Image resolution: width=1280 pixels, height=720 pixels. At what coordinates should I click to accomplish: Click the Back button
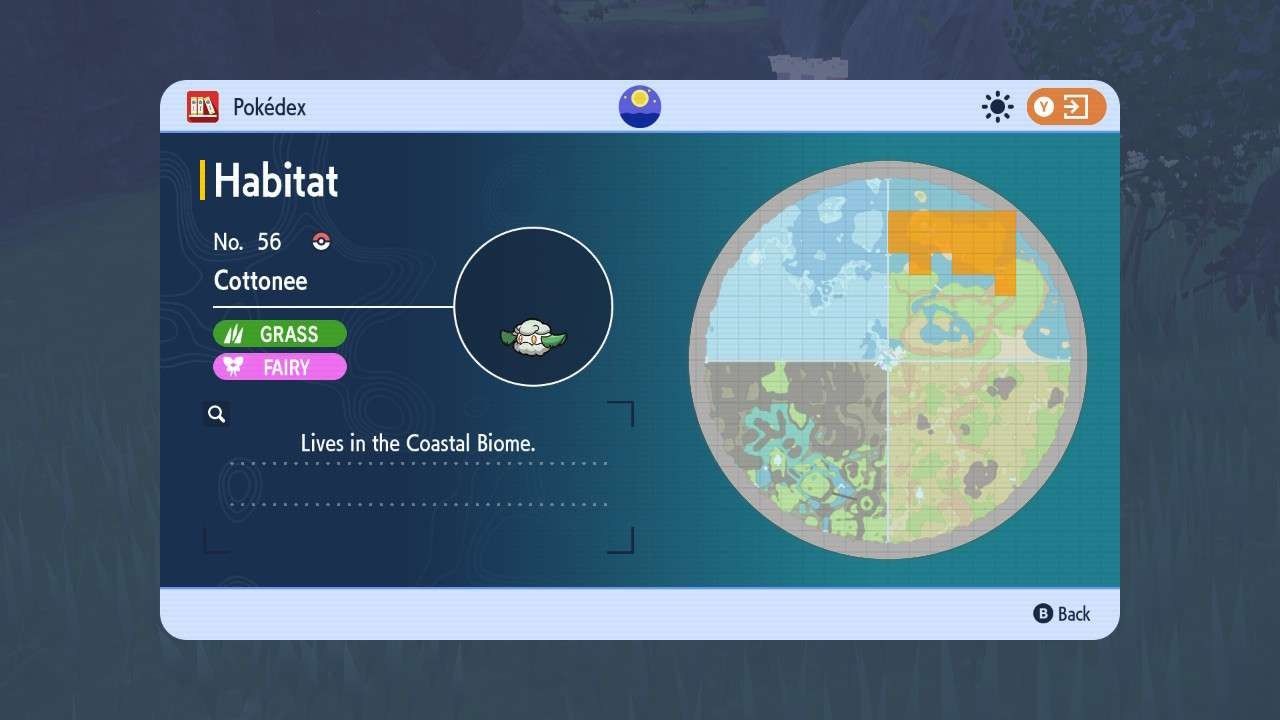click(1062, 614)
